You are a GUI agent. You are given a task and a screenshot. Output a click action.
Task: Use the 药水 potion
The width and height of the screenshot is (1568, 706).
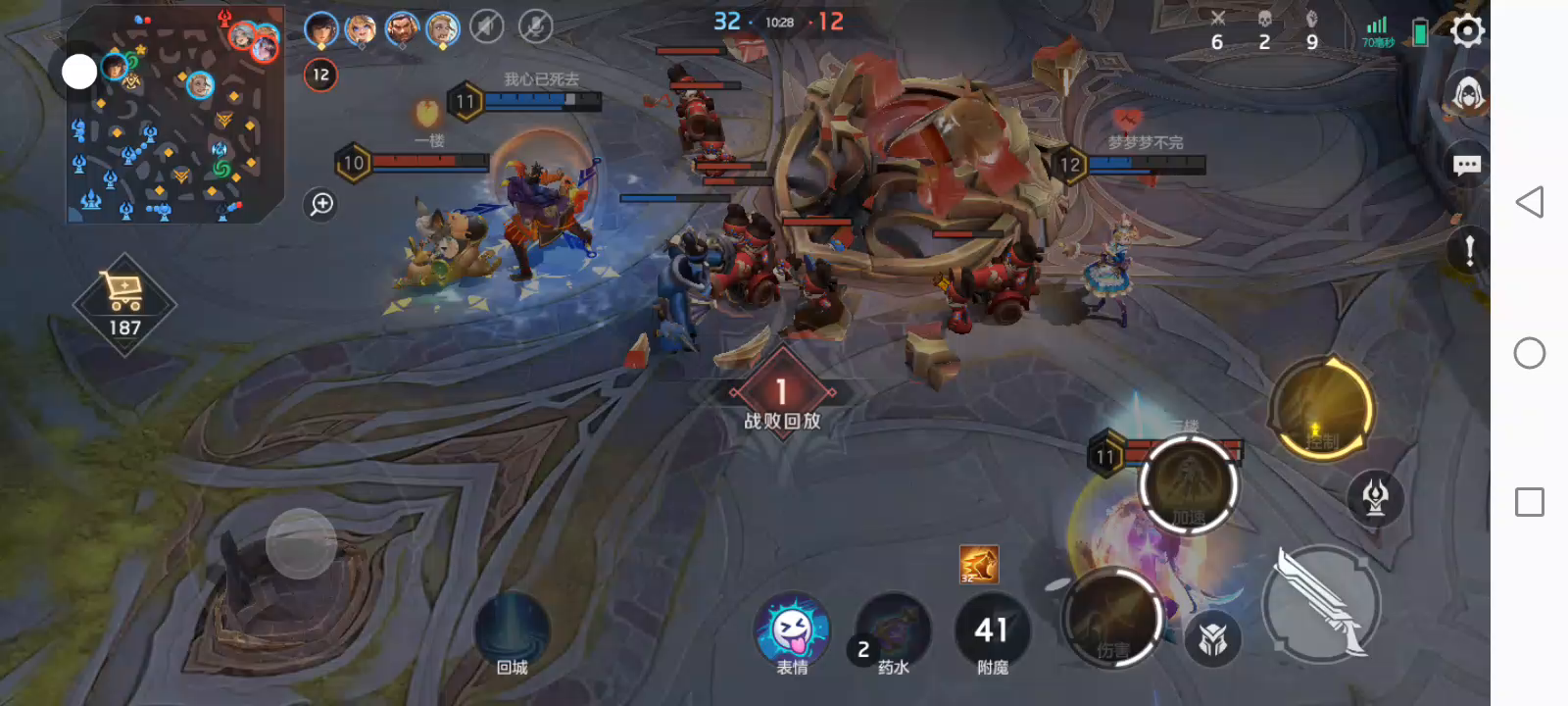(x=893, y=634)
